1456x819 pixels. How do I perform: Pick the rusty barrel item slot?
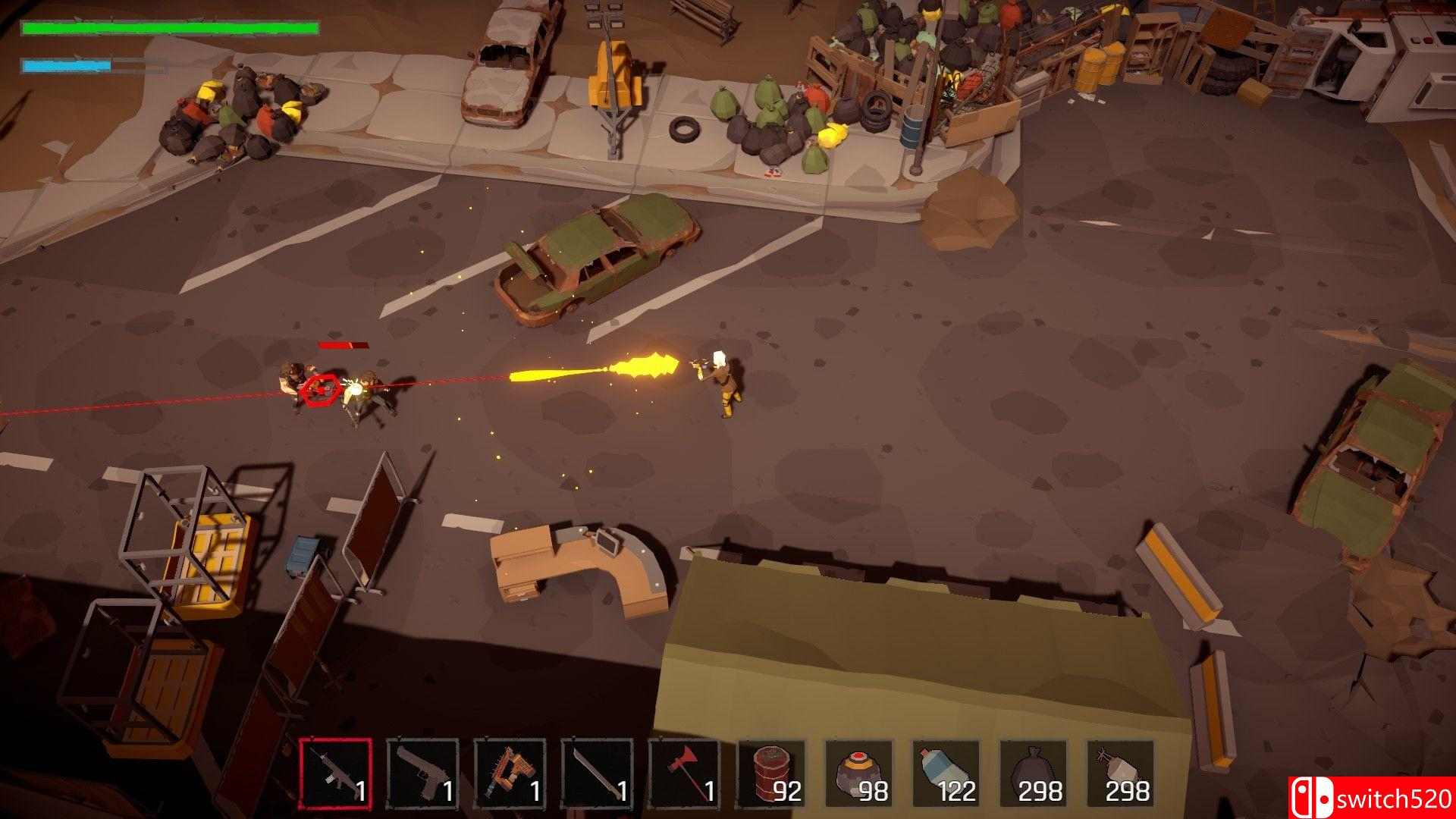point(771,773)
